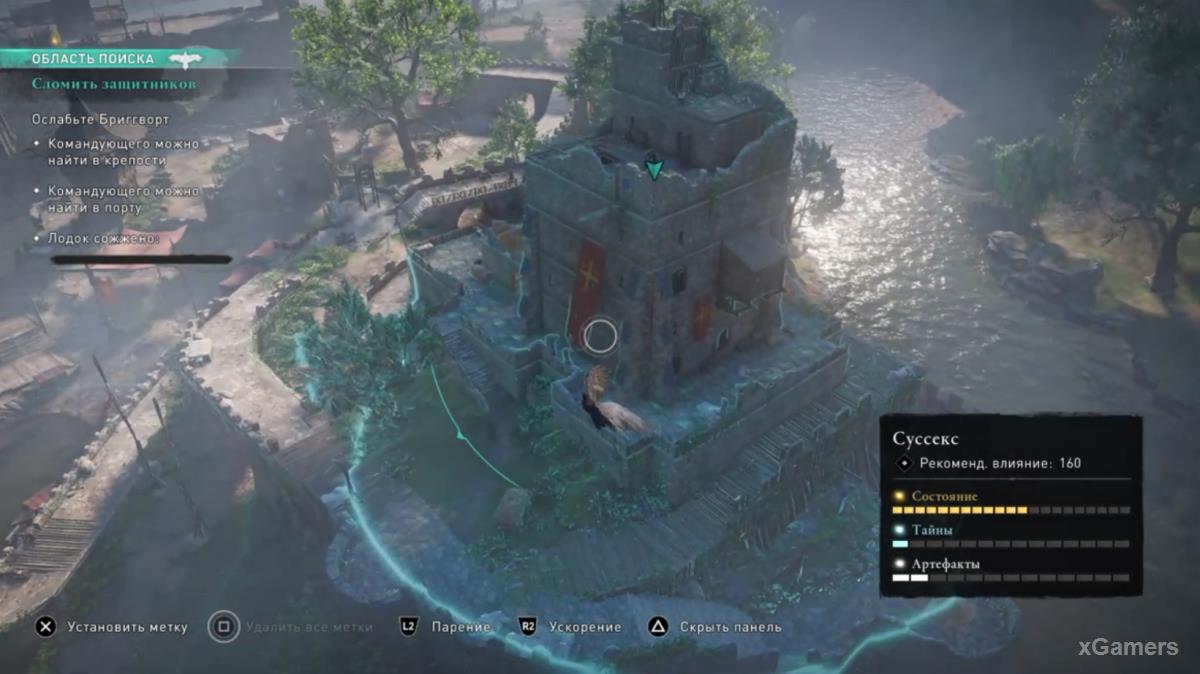This screenshot has height=674, width=1200.
Task: Select the "Область поиска" search area header
Action: (92, 59)
